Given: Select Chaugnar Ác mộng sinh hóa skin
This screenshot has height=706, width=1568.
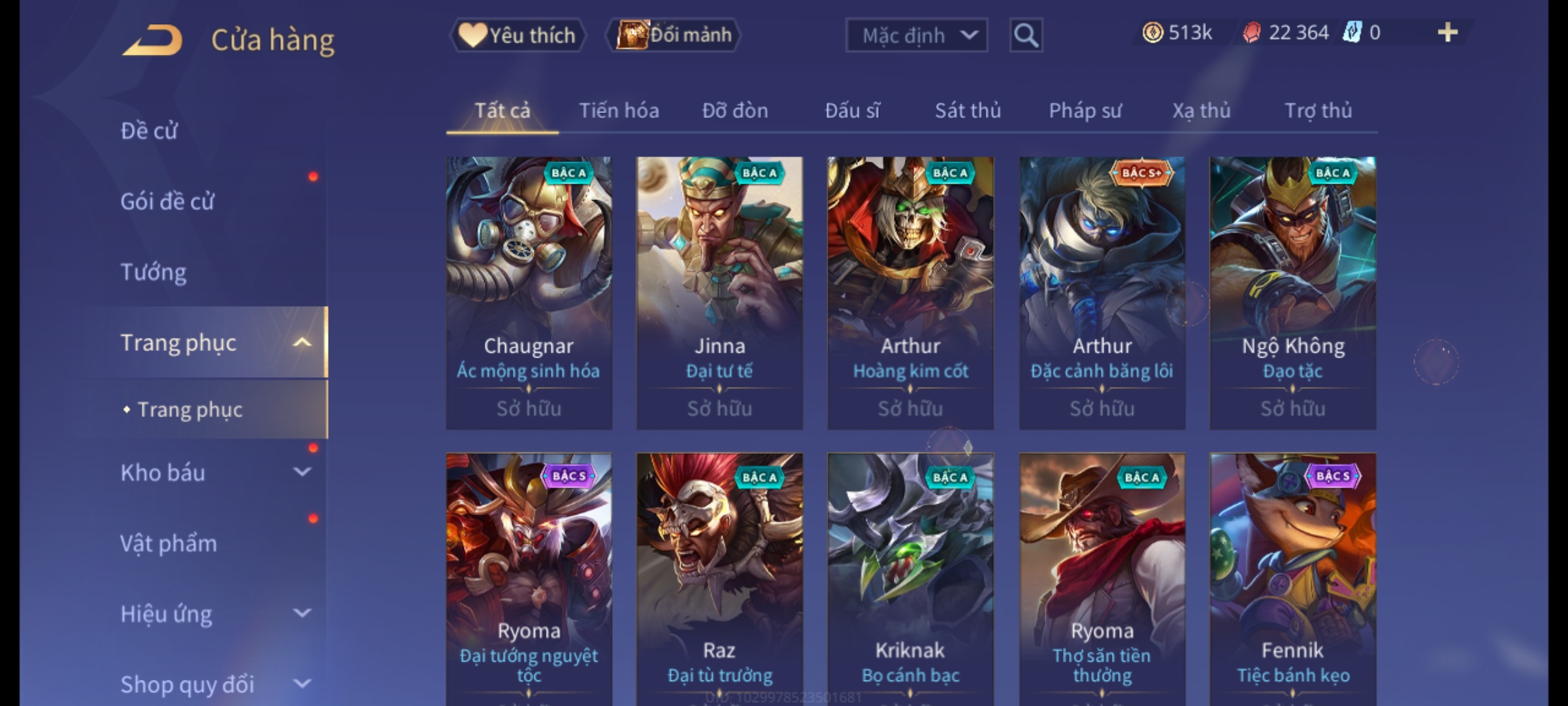Looking at the screenshot, I should 529,292.
